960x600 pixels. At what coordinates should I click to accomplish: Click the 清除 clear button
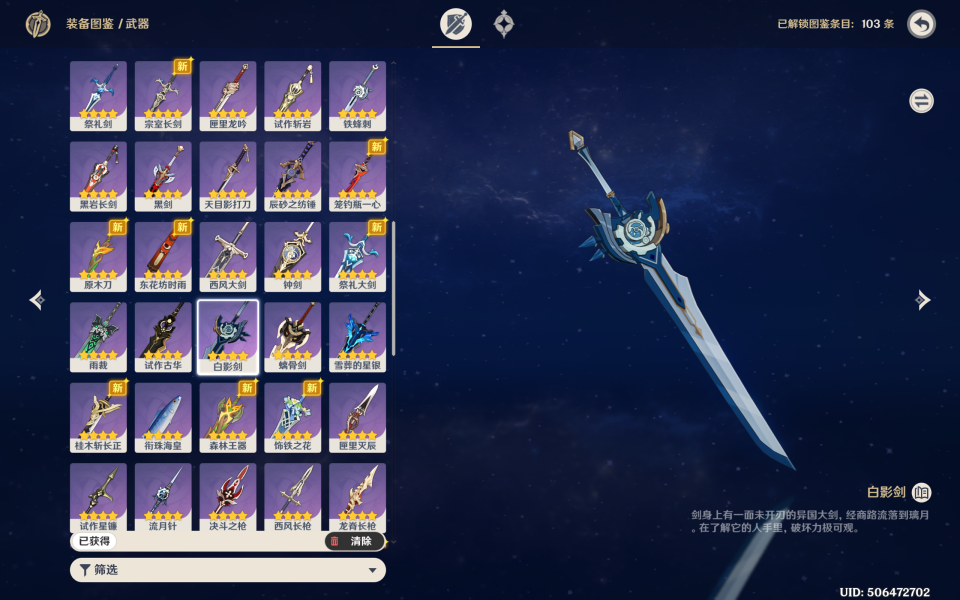(x=354, y=541)
